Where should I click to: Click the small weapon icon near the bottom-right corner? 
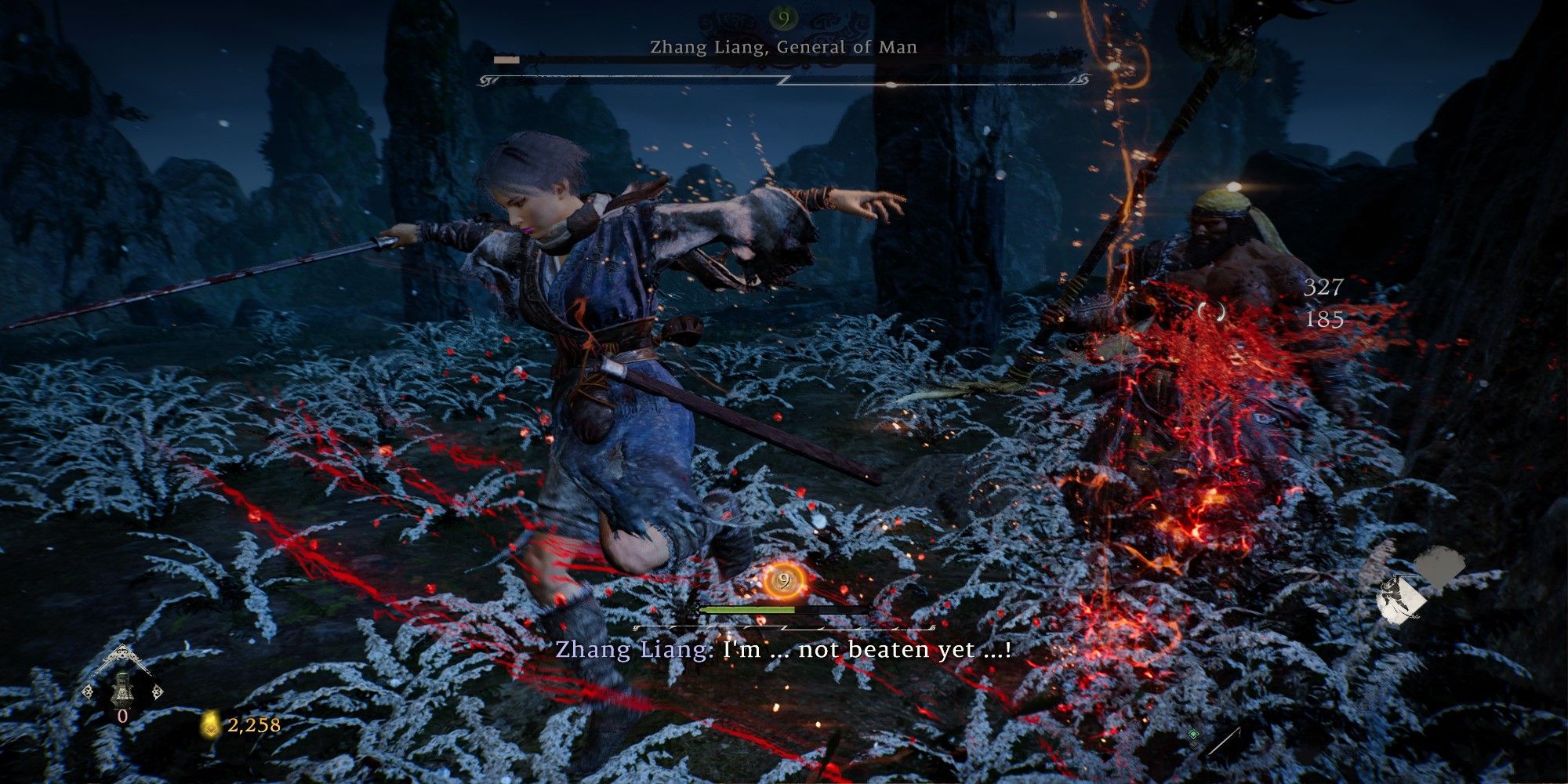coord(1225,742)
